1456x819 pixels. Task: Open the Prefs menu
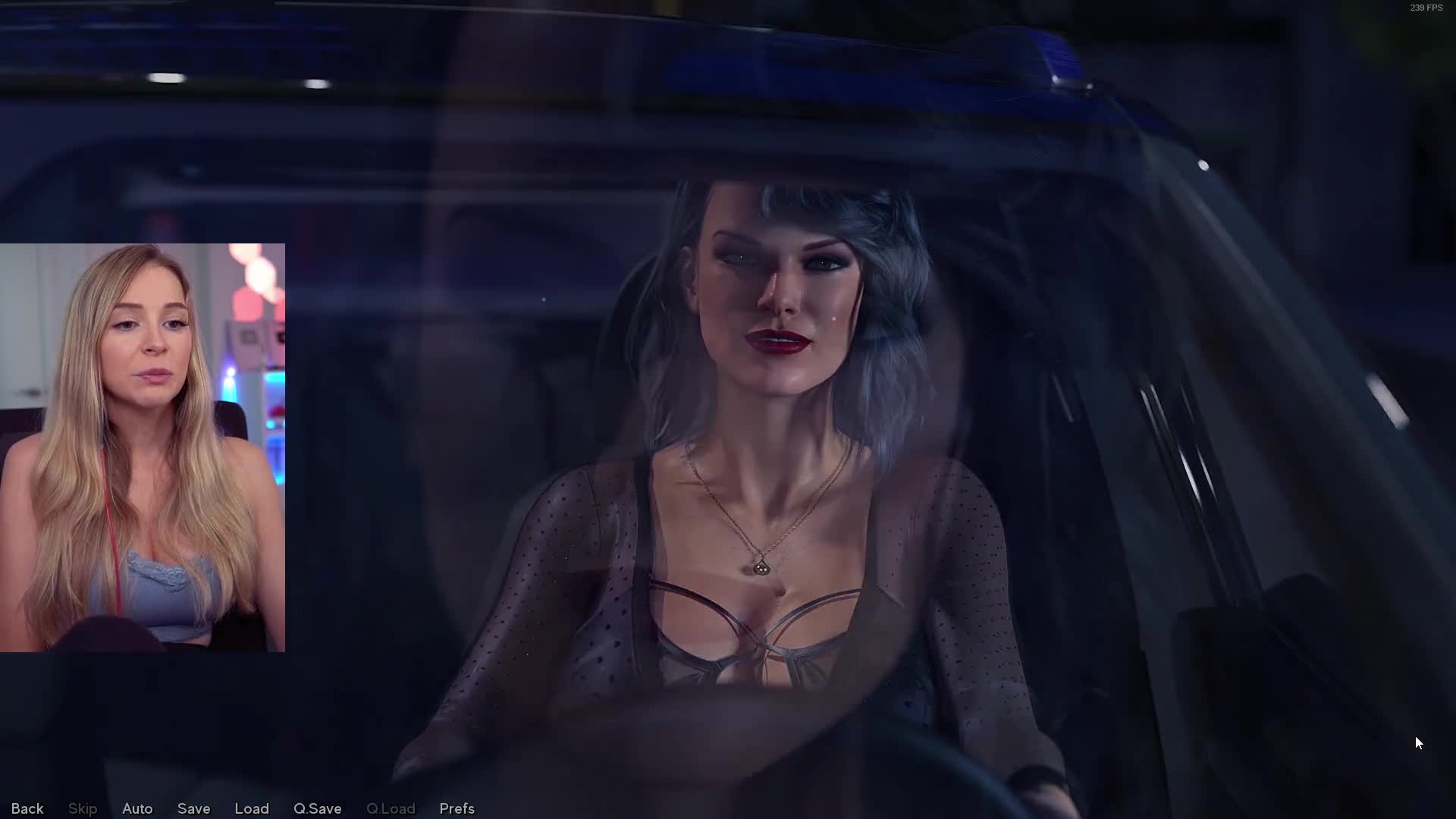(x=457, y=808)
